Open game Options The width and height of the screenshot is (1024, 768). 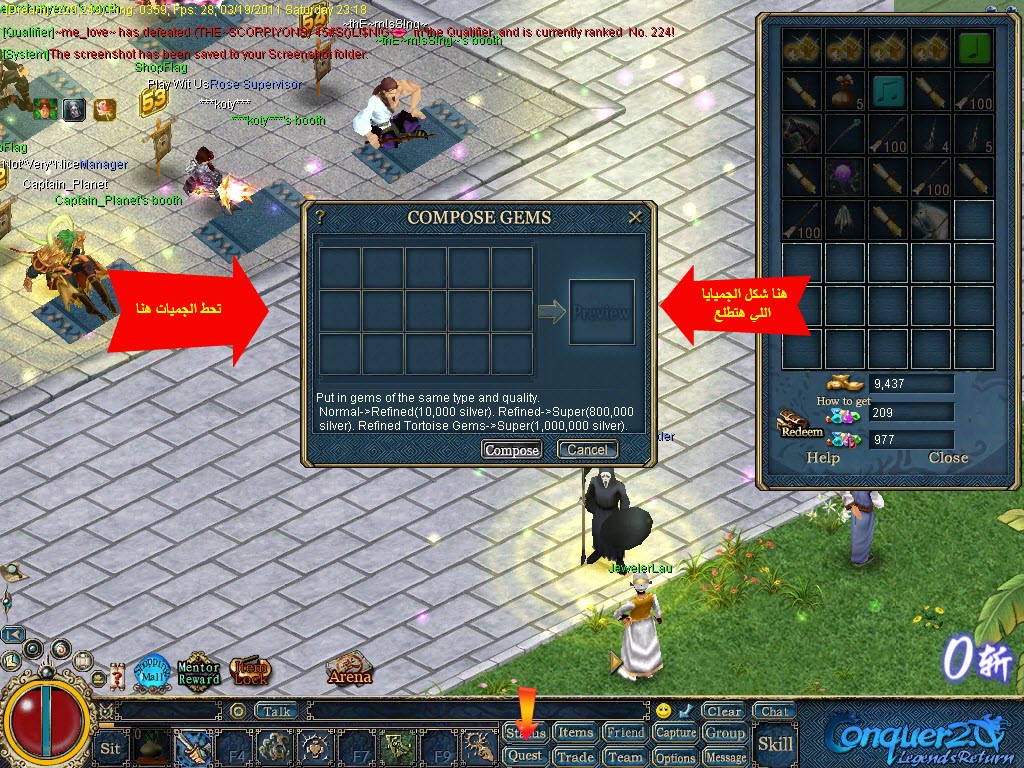click(676, 758)
